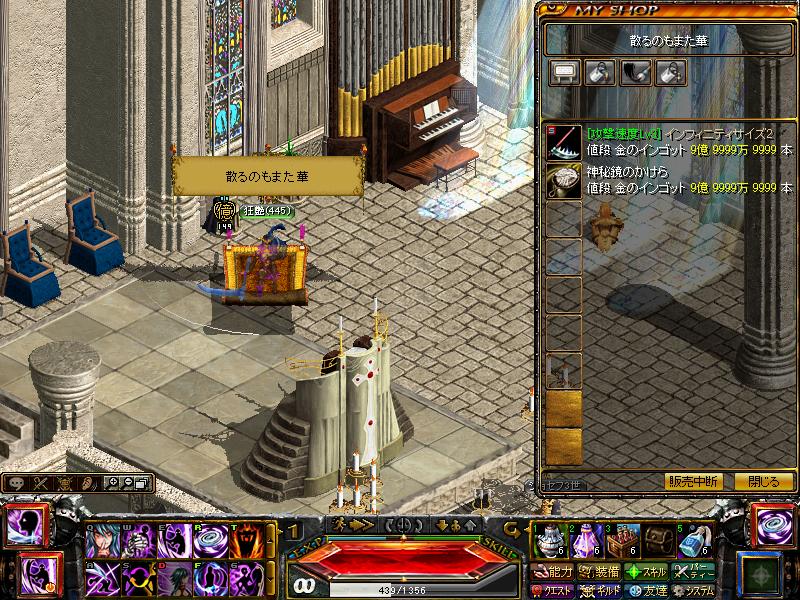
Task: Click the signboard icon in My Shop
Action: coord(563,71)
